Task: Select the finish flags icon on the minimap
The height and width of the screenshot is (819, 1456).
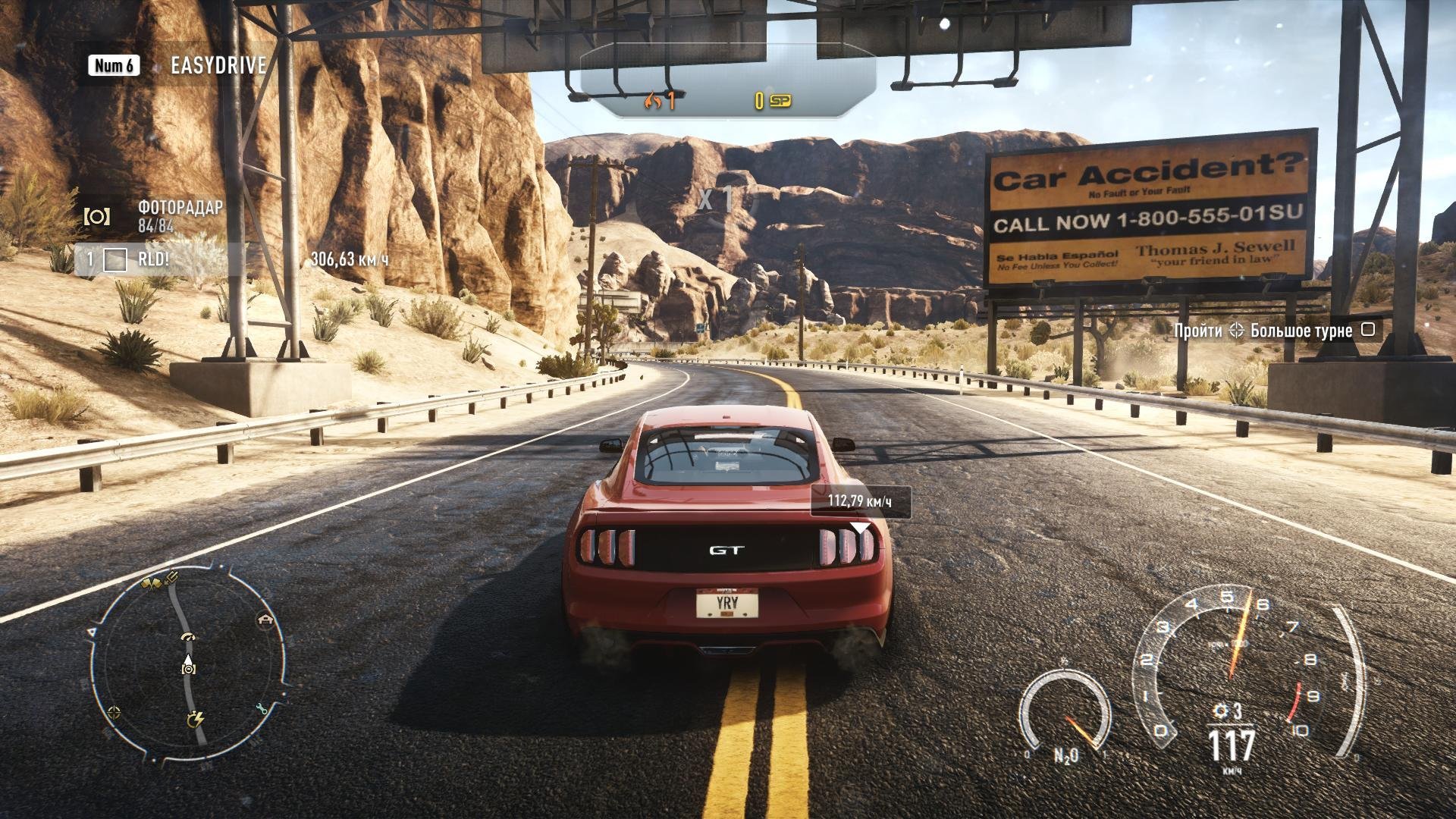Action: (x=152, y=582)
